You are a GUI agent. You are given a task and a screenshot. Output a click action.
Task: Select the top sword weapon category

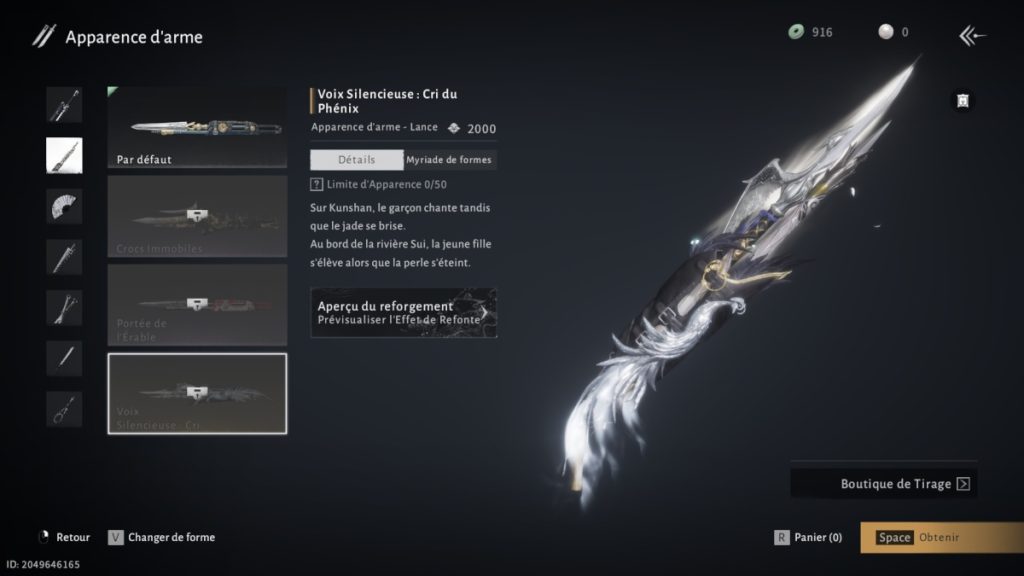coord(64,104)
